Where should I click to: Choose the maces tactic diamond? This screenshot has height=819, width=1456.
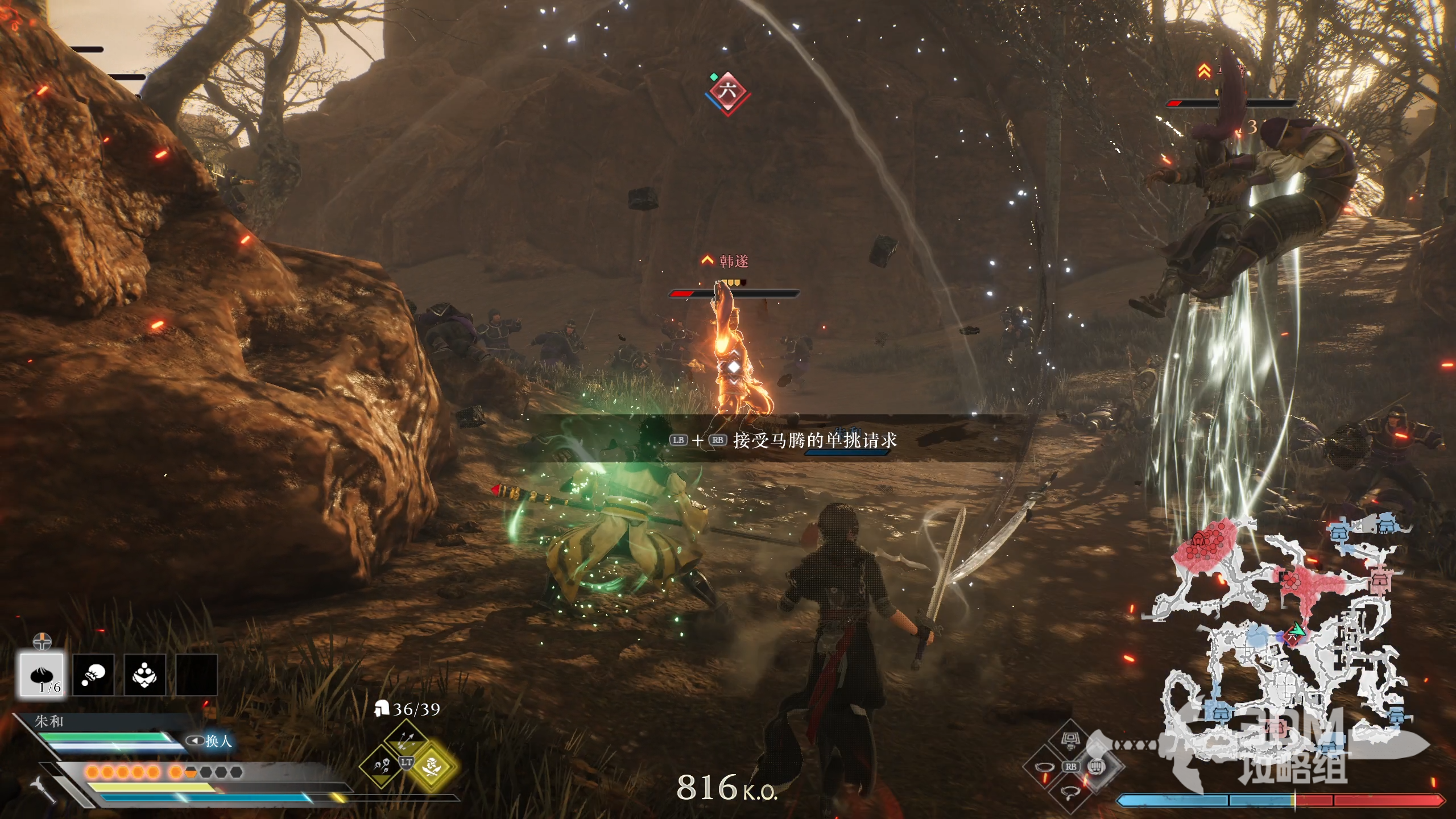tap(379, 766)
